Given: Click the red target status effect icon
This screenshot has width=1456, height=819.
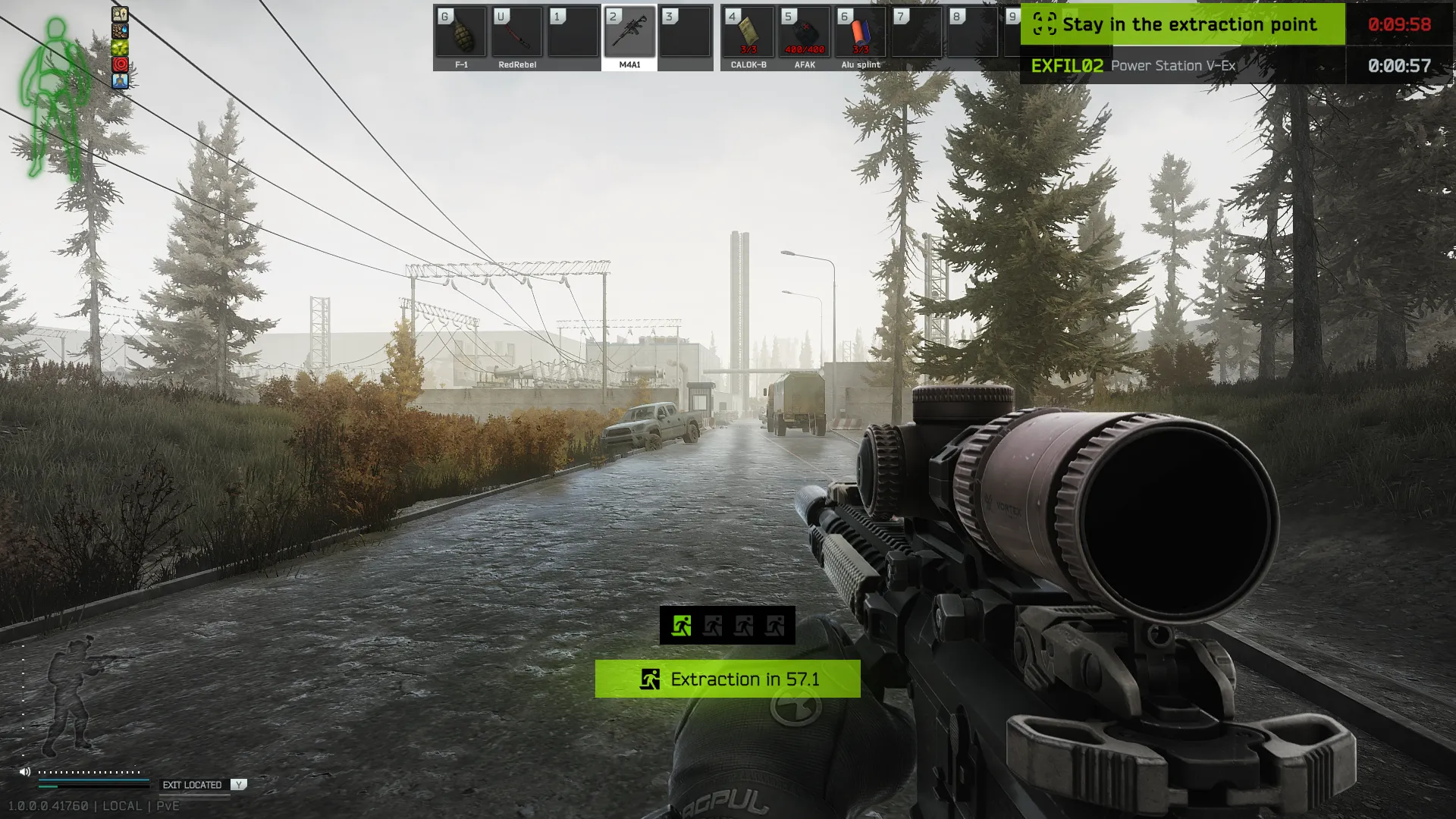Looking at the screenshot, I should point(120,64).
